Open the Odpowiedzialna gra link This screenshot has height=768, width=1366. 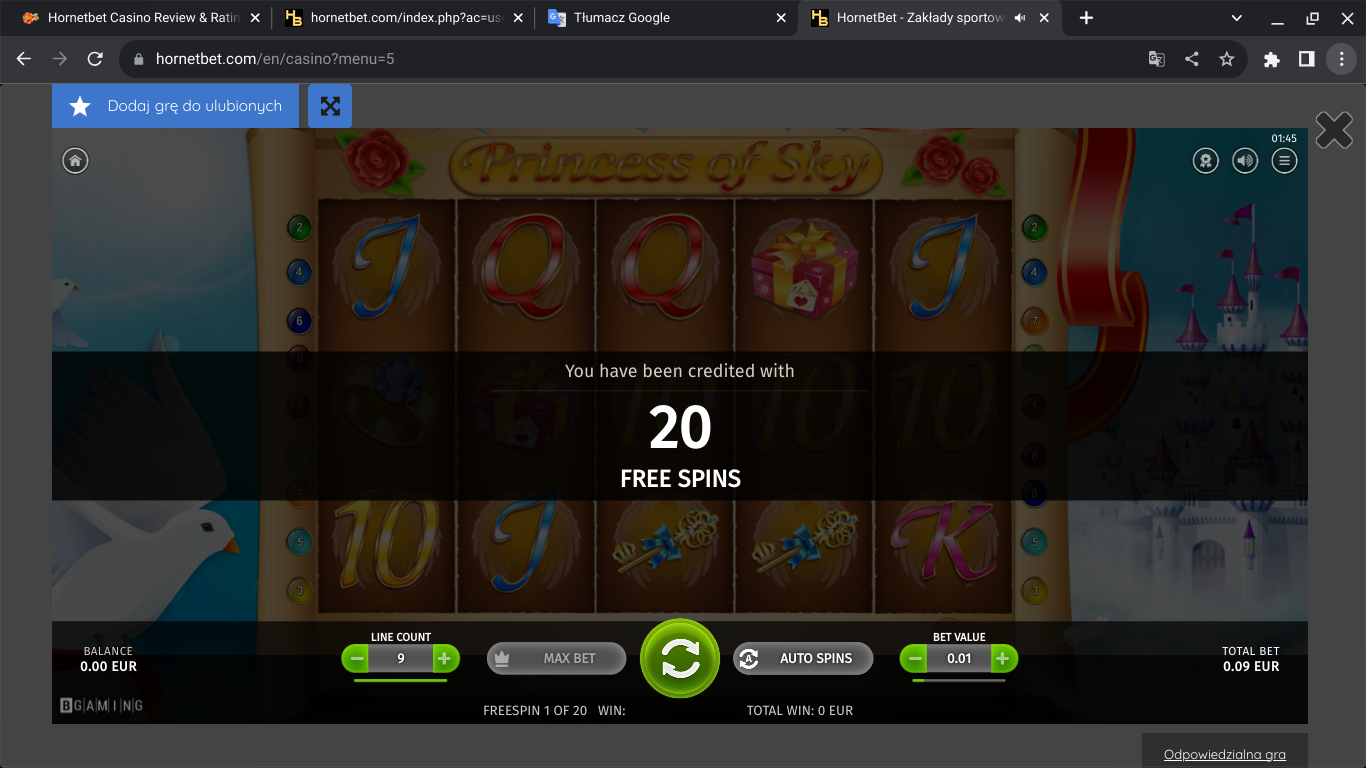coord(1224,755)
